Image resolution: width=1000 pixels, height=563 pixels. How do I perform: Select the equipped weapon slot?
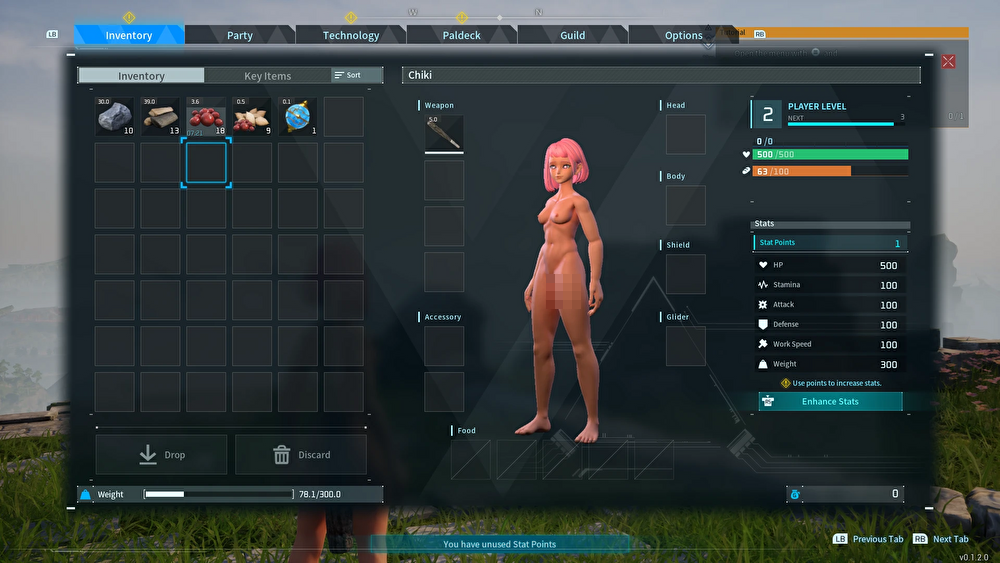click(x=444, y=134)
